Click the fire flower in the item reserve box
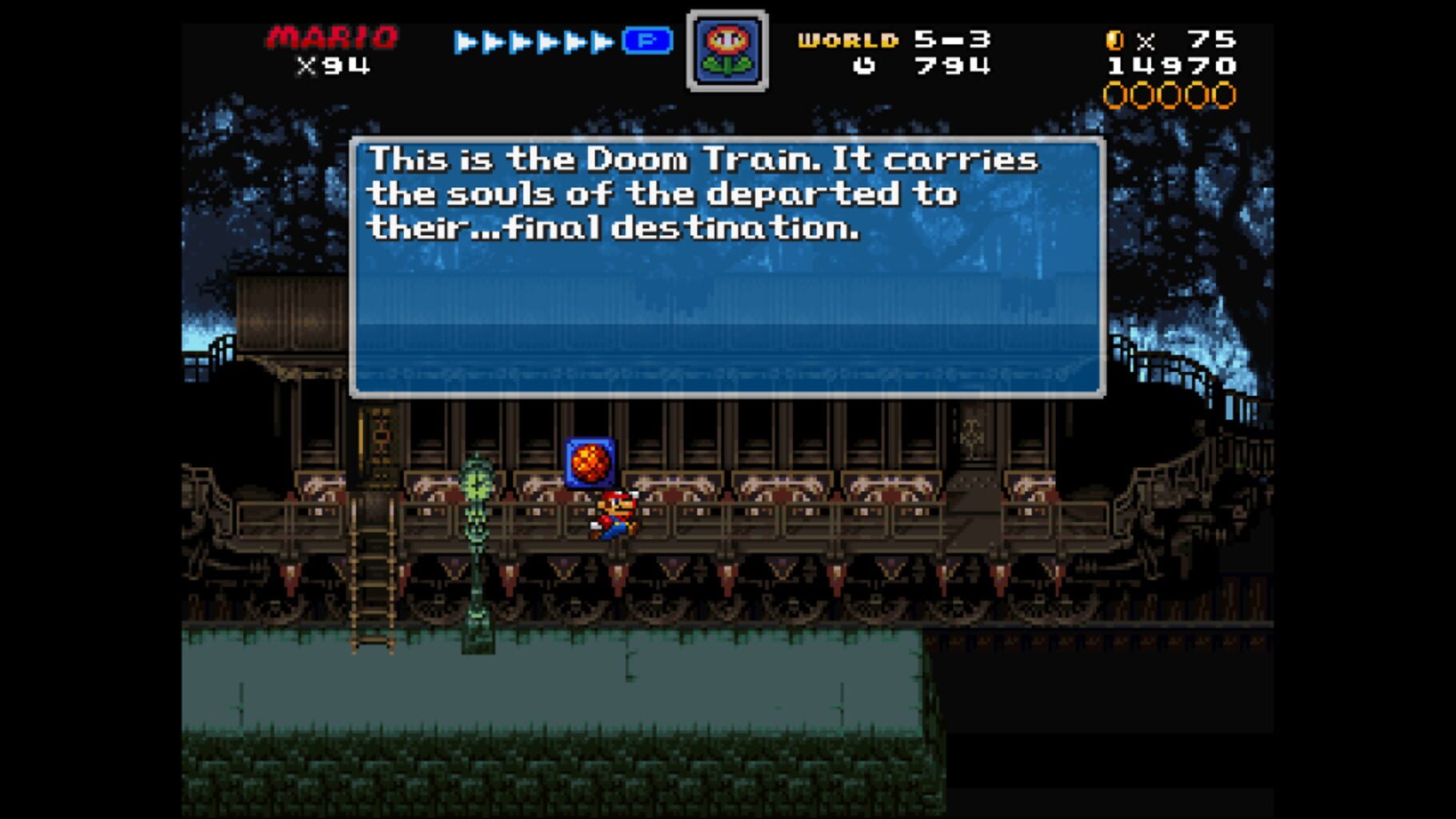This screenshot has width=1456, height=819. tap(728, 50)
